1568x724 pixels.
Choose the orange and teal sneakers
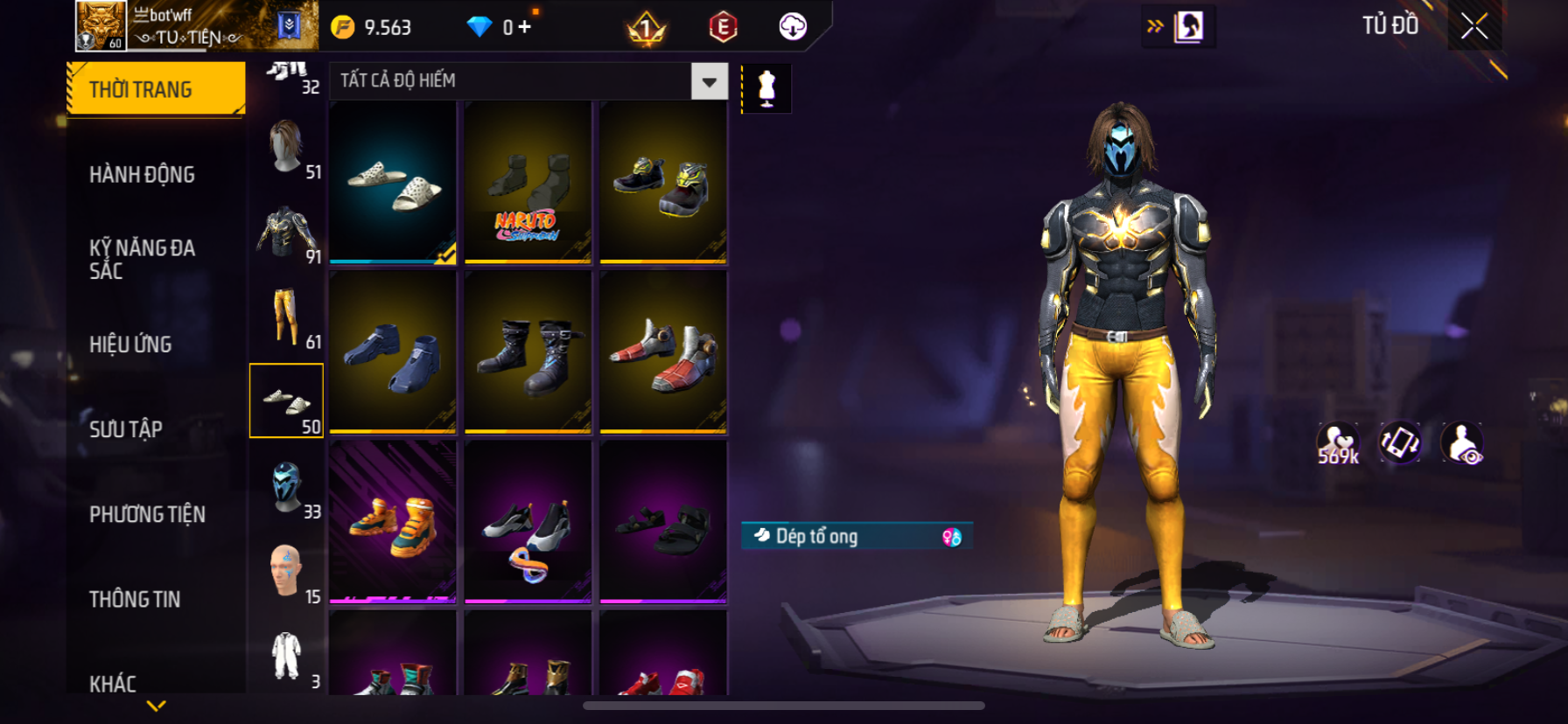393,522
